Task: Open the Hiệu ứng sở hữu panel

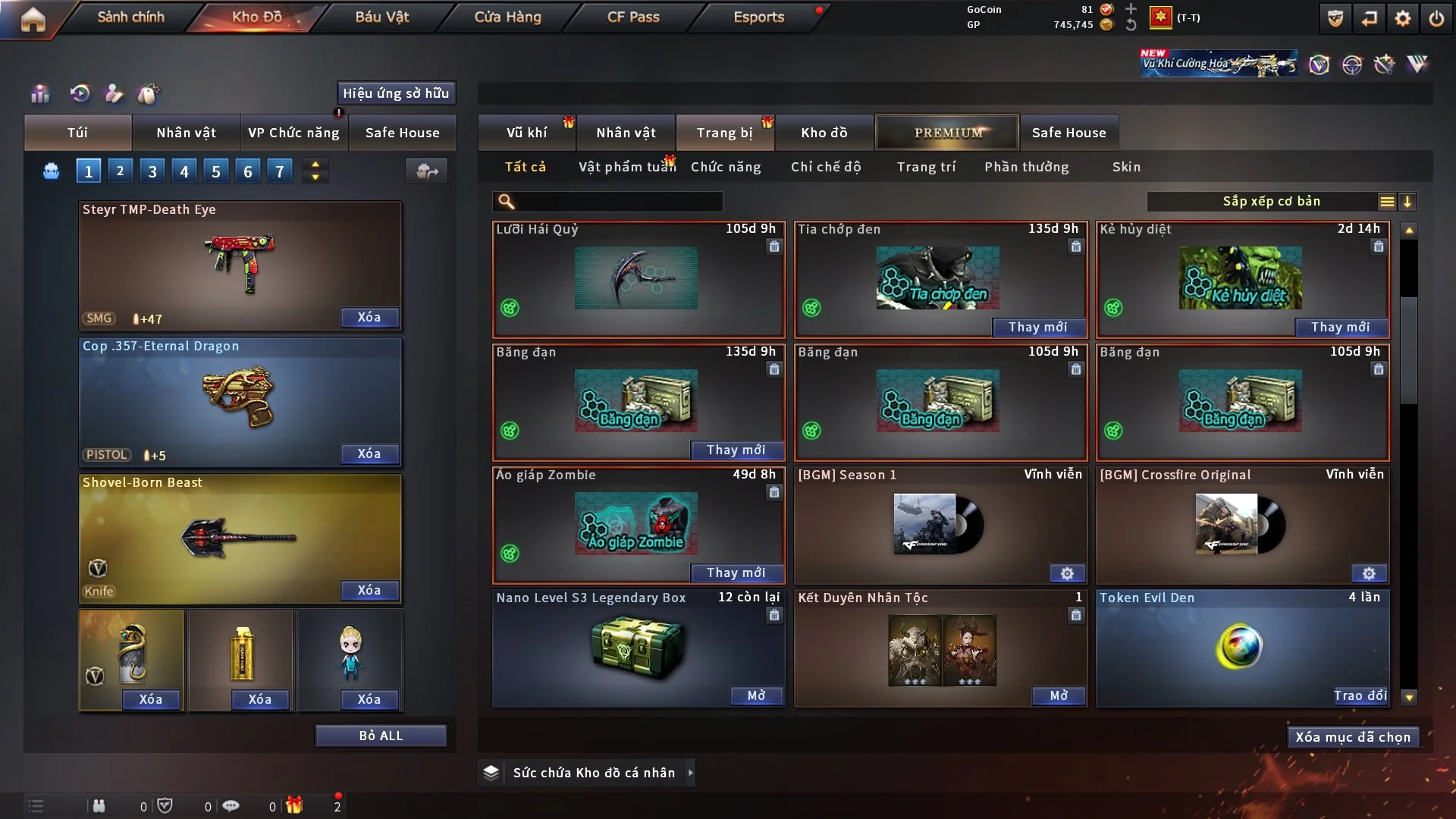Action: (396, 93)
